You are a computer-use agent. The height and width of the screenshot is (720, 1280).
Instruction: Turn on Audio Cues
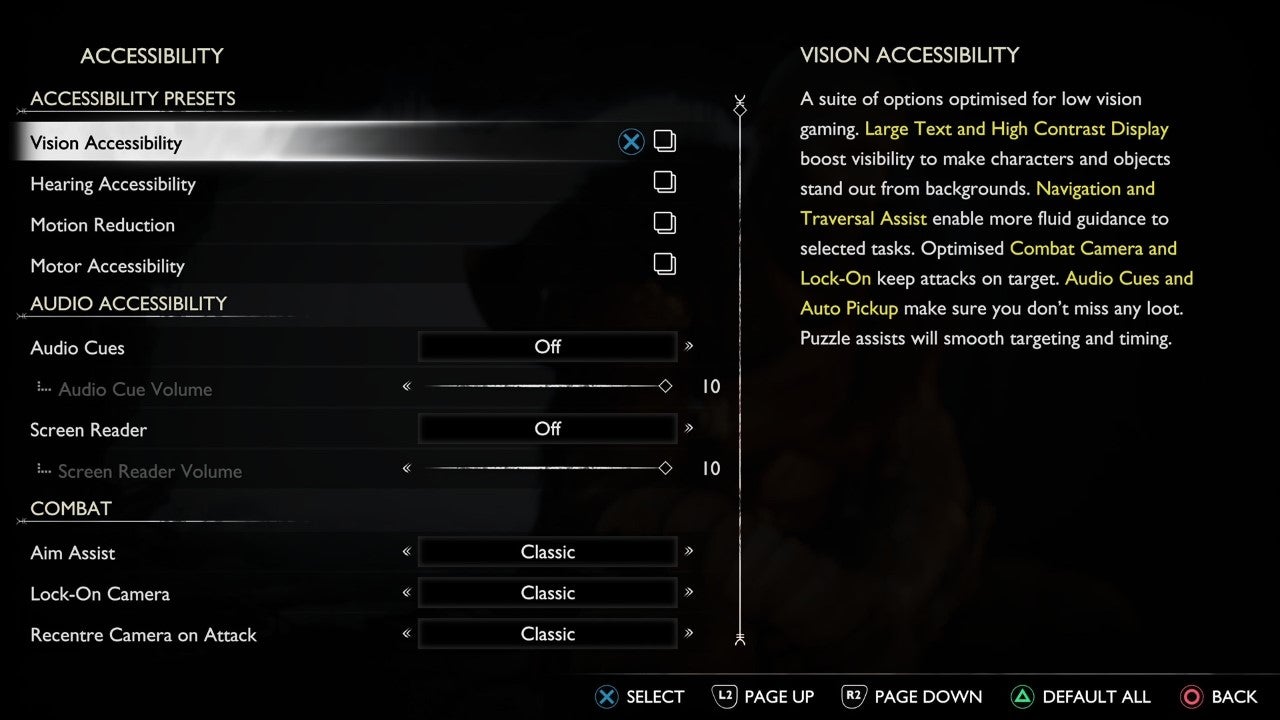click(x=547, y=347)
